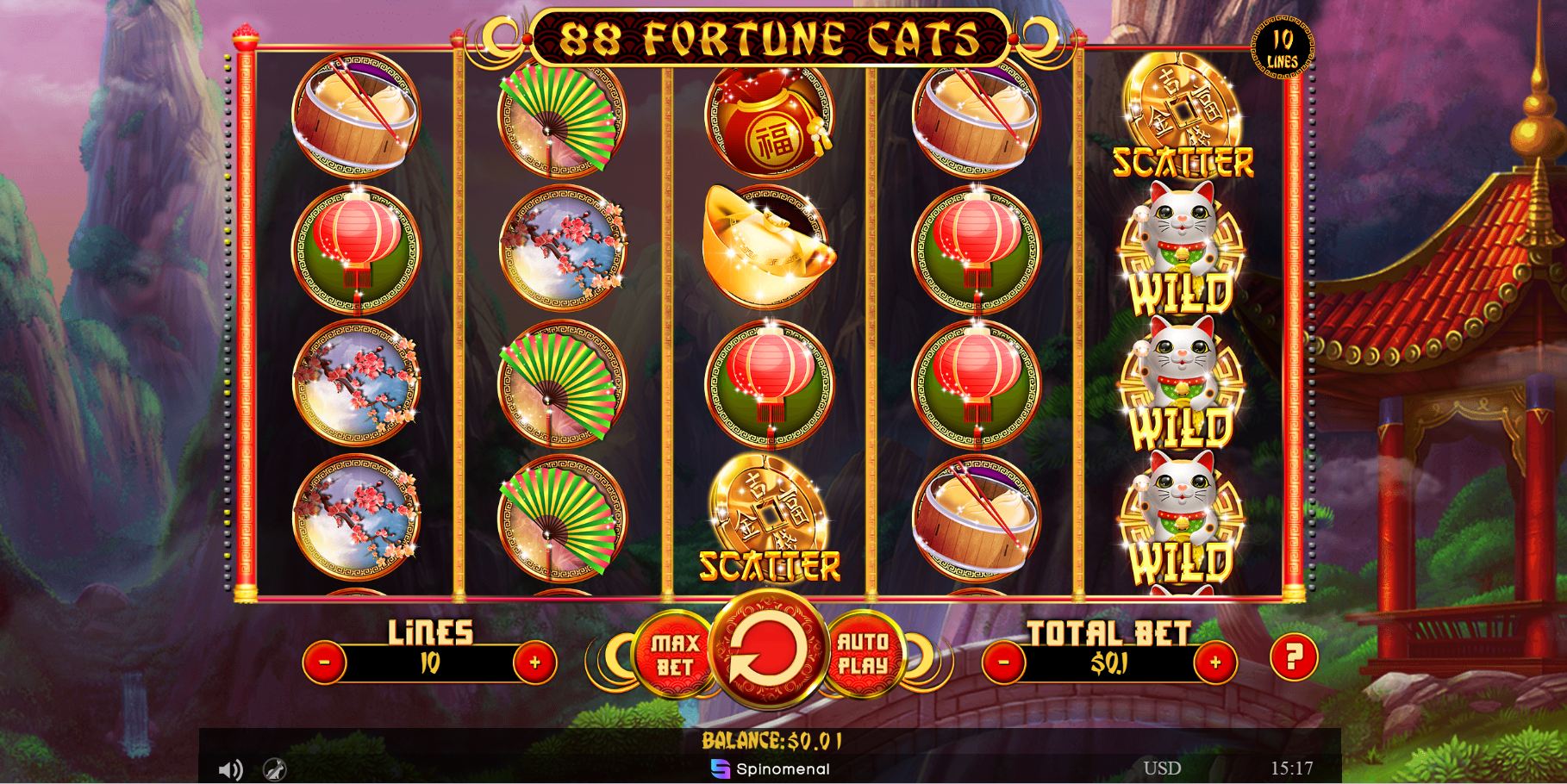
Task: Click the red lantern symbol on reel one
Action: click(x=353, y=248)
